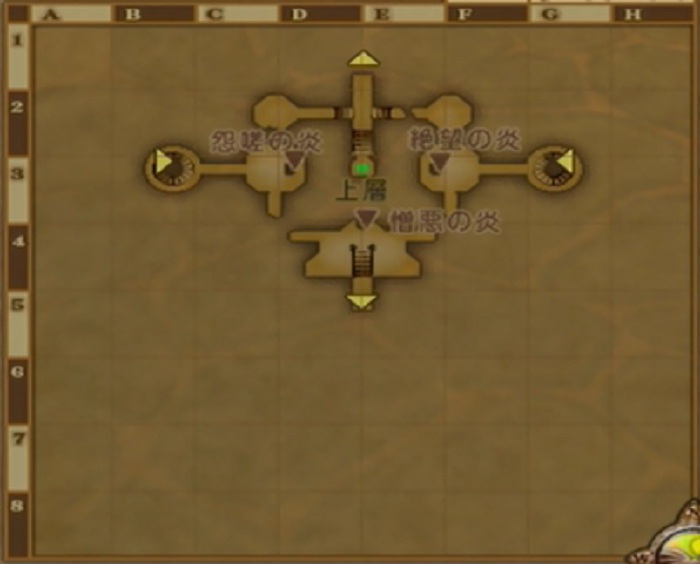Choose the east exit arrow in the round room

click(x=563, y=161)
